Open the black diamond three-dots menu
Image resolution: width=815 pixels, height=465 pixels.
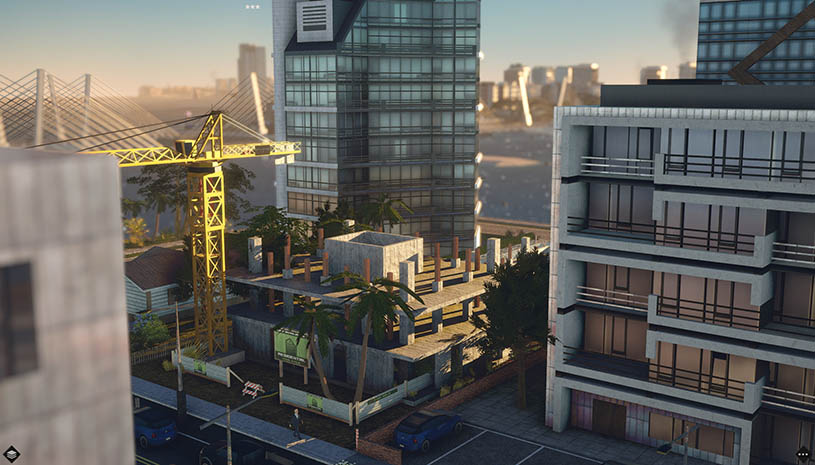point(803,455)
